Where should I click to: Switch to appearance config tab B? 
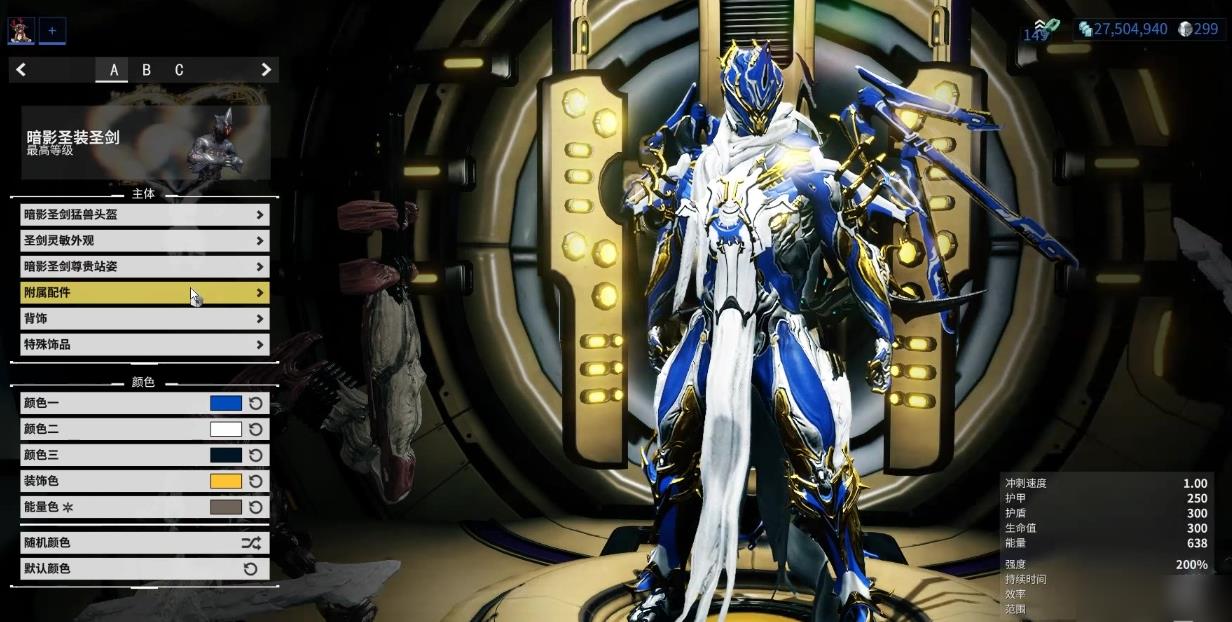147,70
